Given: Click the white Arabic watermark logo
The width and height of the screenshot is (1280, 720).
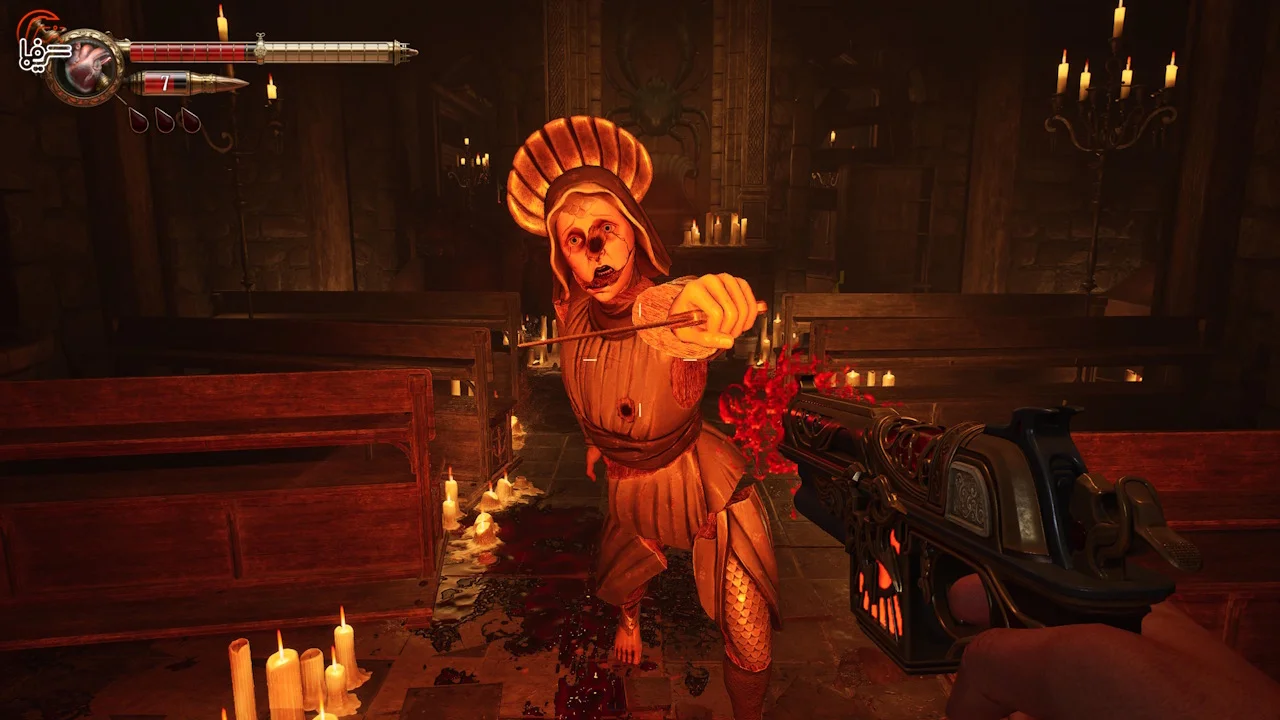Looking at the screenshot, I should click(42, 52).
